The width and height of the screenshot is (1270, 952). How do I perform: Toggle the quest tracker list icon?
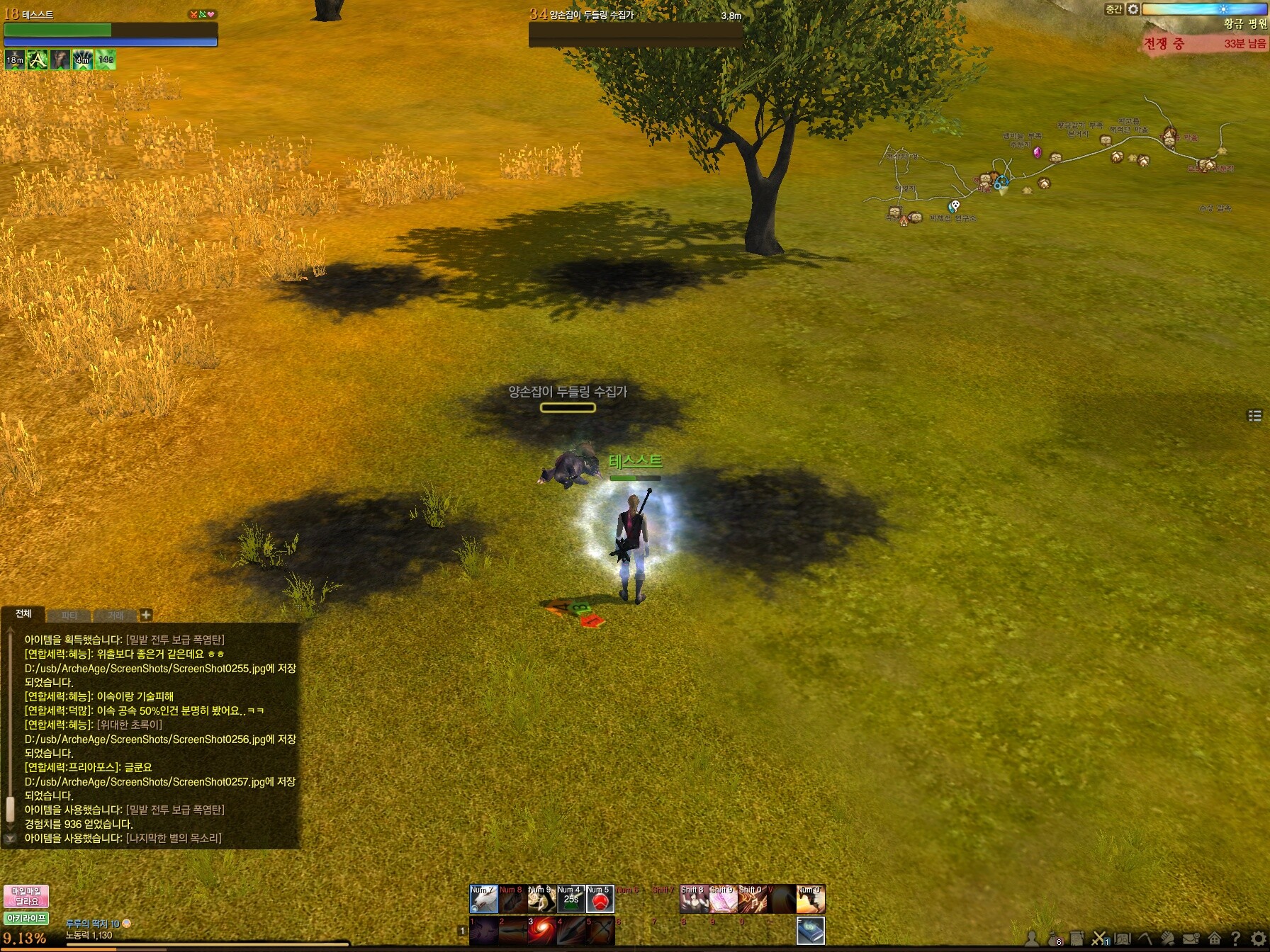[x=1254, y=416]
